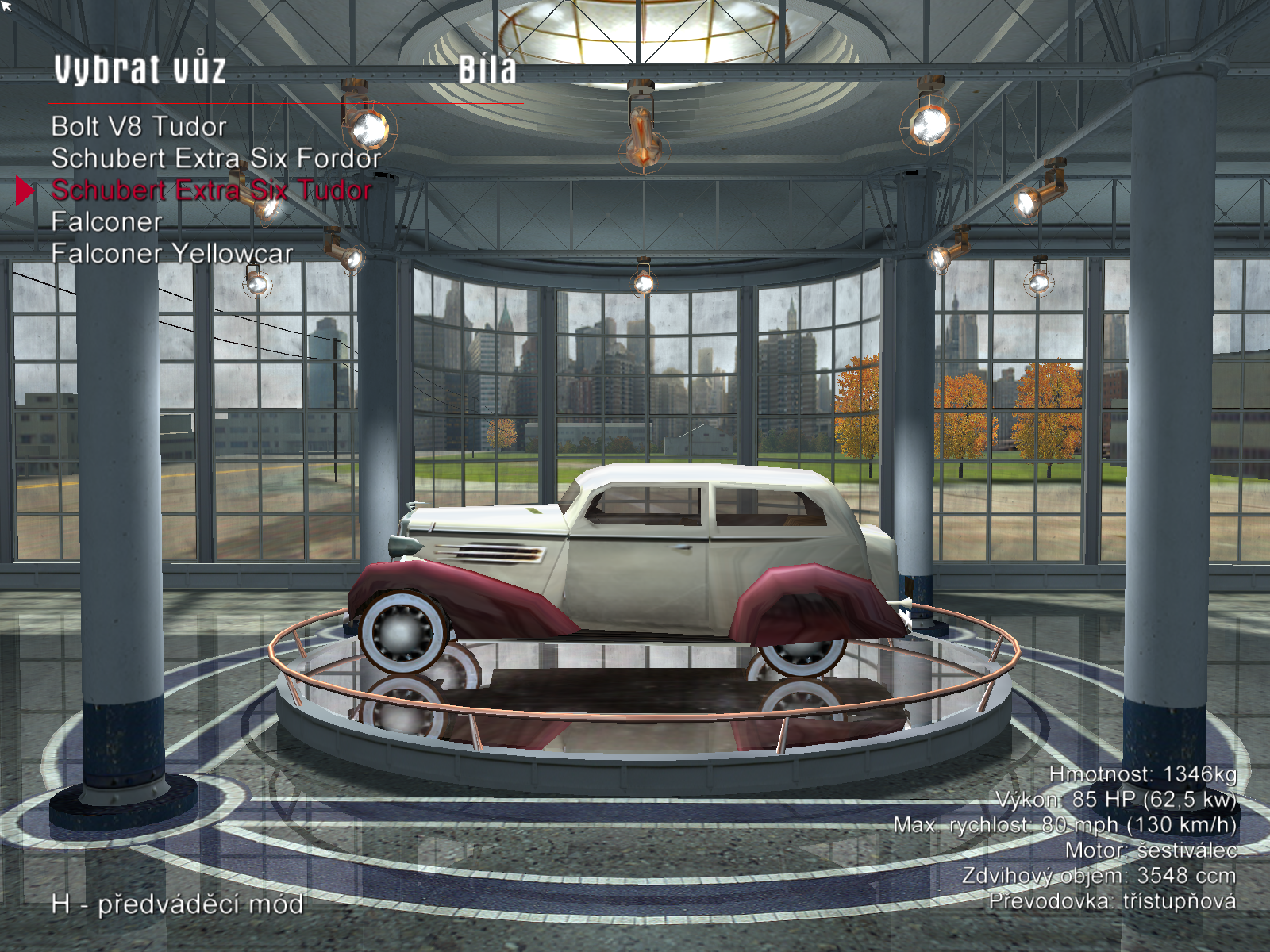
Task: Choose the Falconer Yellowcar entry
Action: 171,254
